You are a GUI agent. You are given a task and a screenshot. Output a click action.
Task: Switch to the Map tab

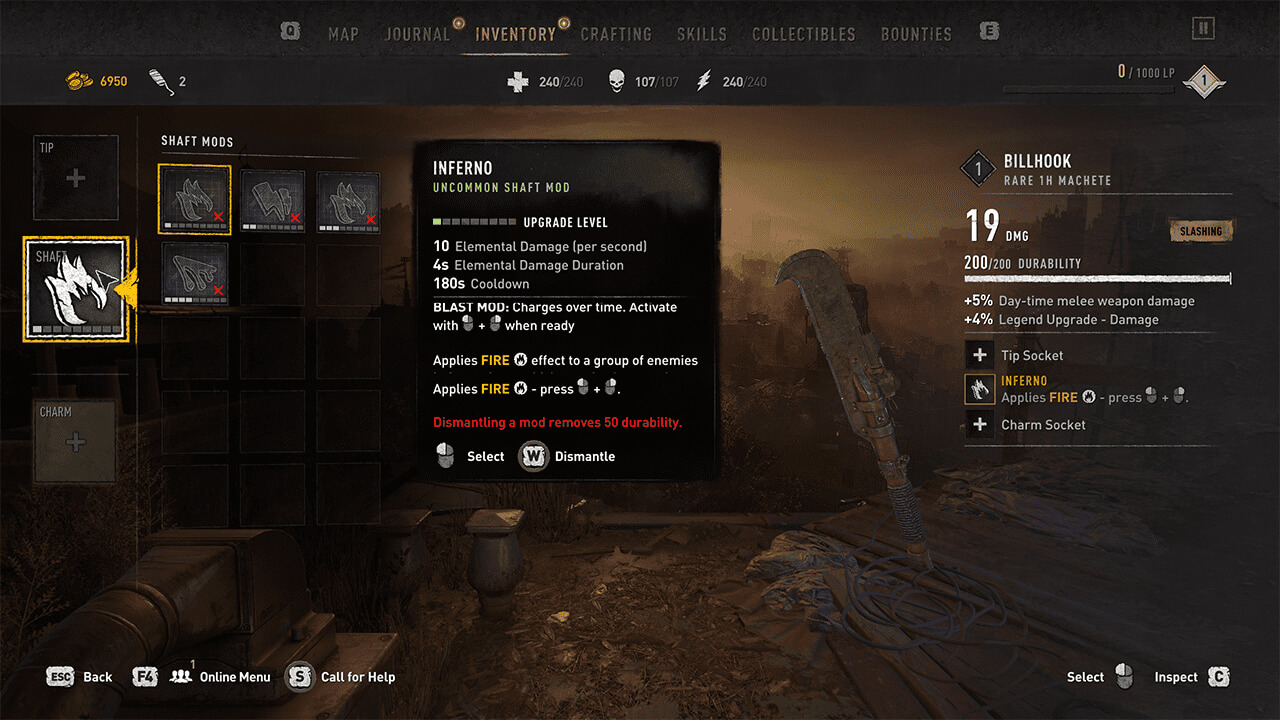coord(343,34)
